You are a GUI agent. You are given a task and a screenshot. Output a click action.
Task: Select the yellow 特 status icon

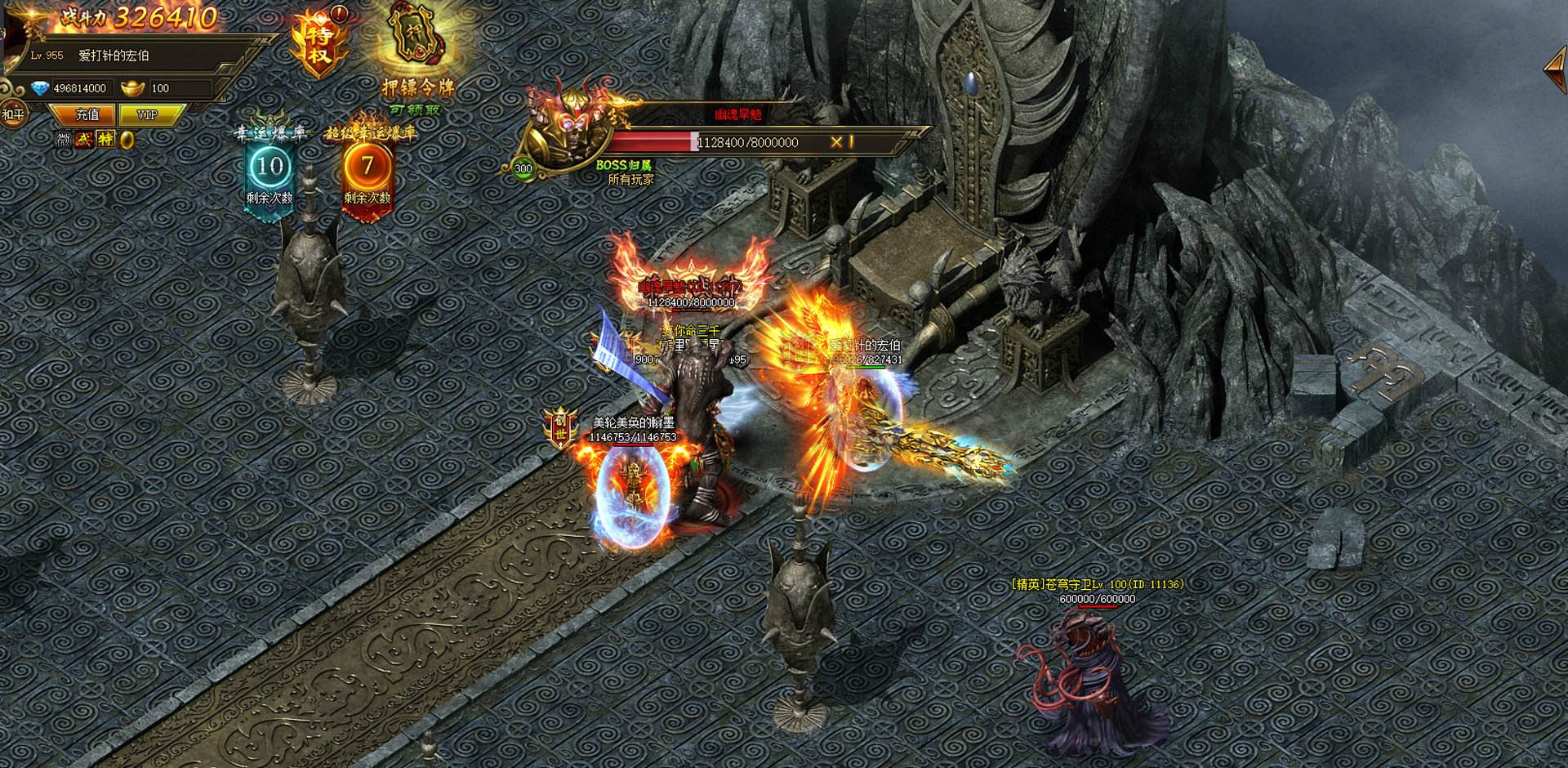(105, 140)
